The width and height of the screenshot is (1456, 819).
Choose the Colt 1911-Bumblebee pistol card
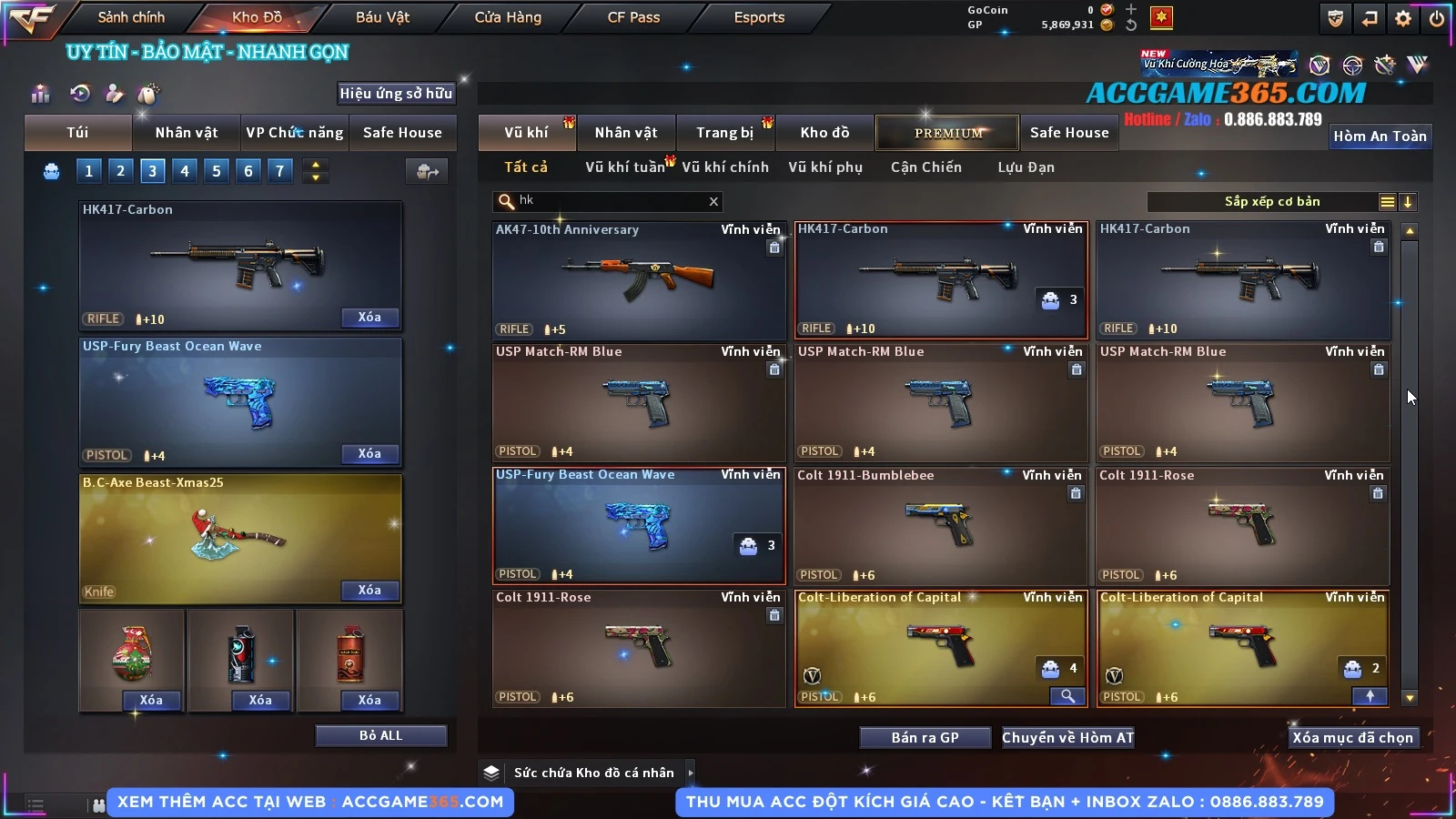pos(941,526)
